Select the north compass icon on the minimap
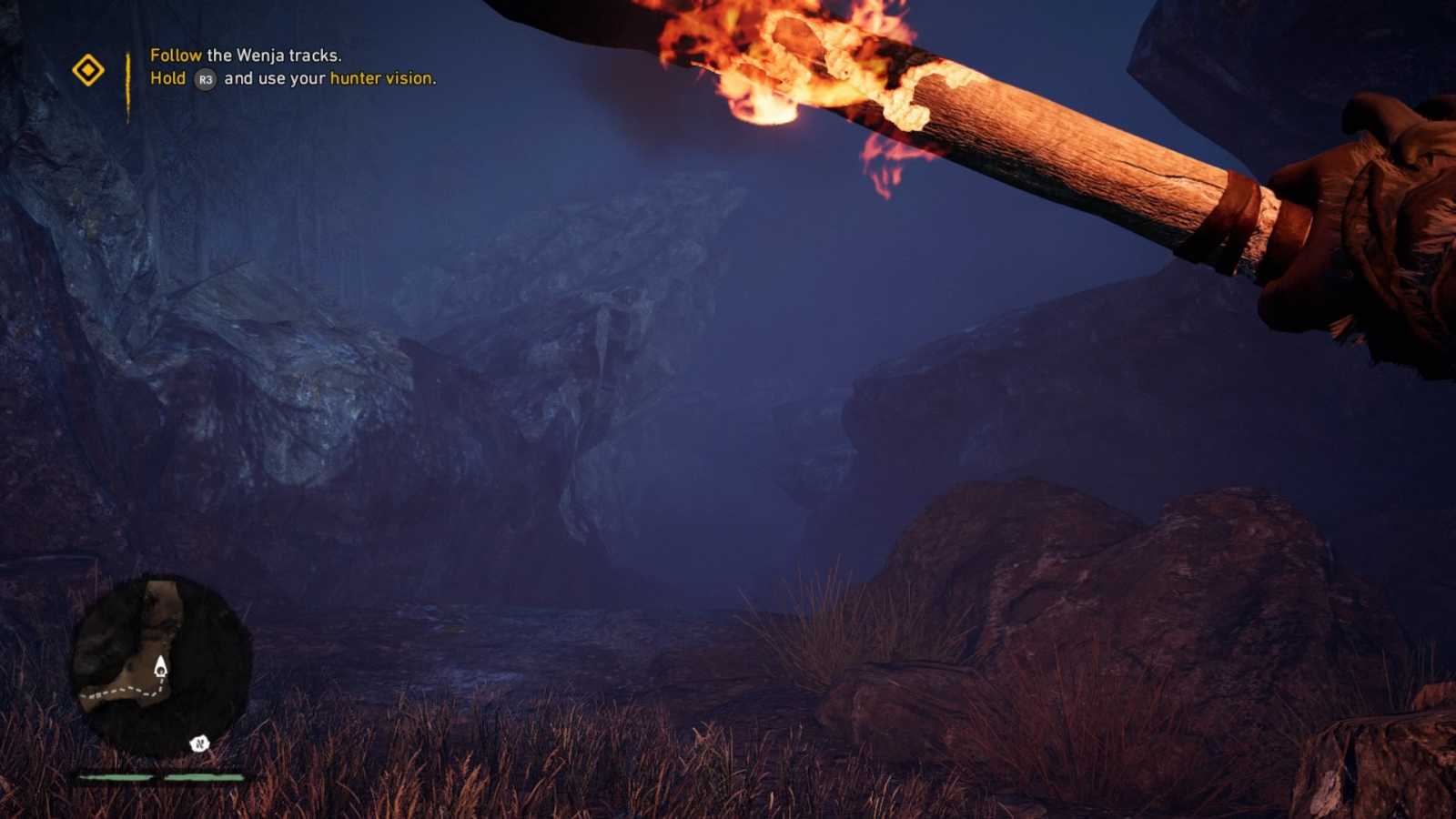Screen dimensions: 1456x819 pos(199,743)
